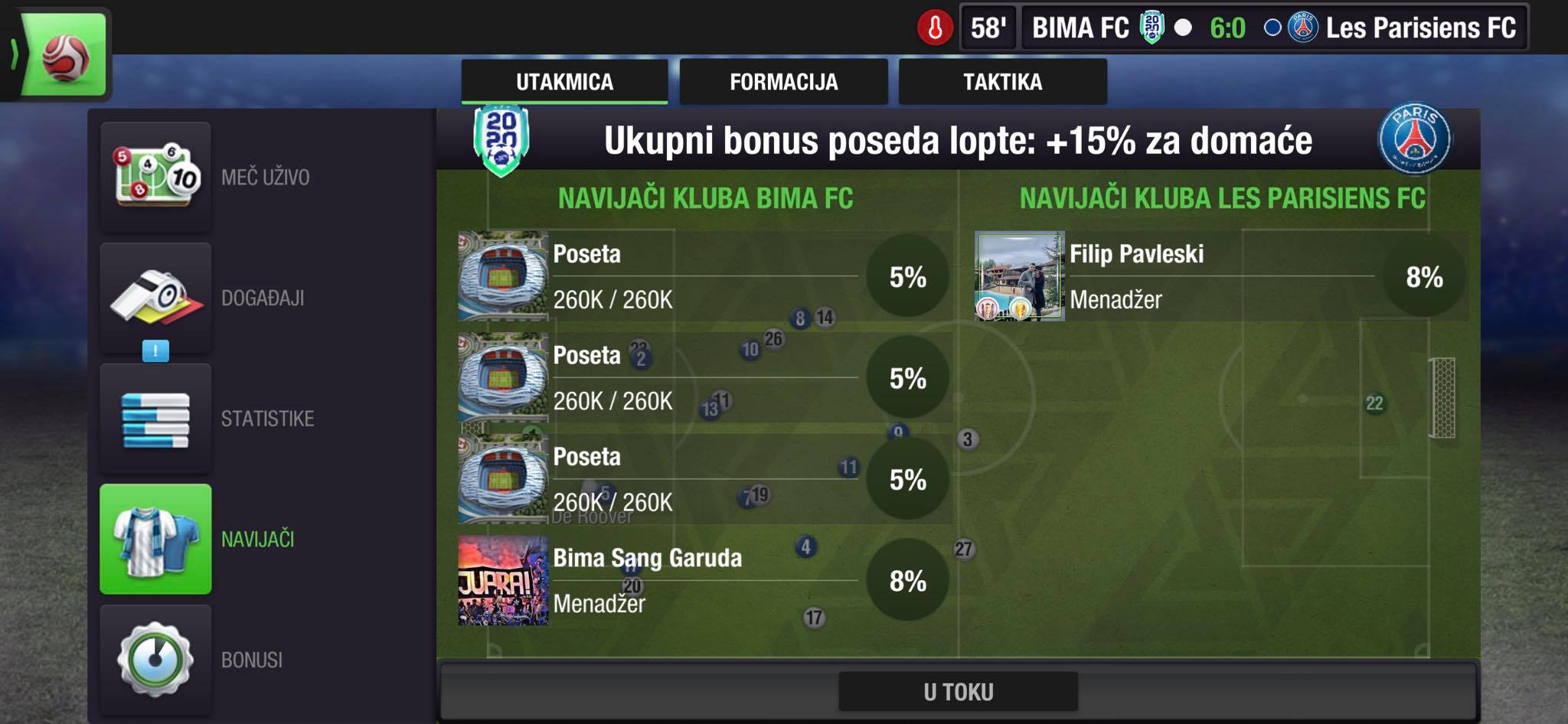Click the red thermometer icon

tap(935, 28)
